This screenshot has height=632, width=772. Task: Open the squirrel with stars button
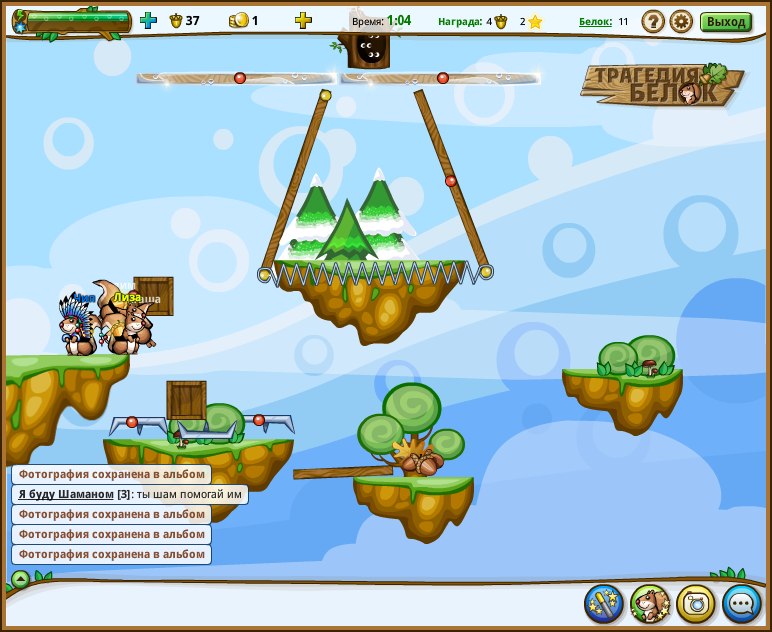650,603
